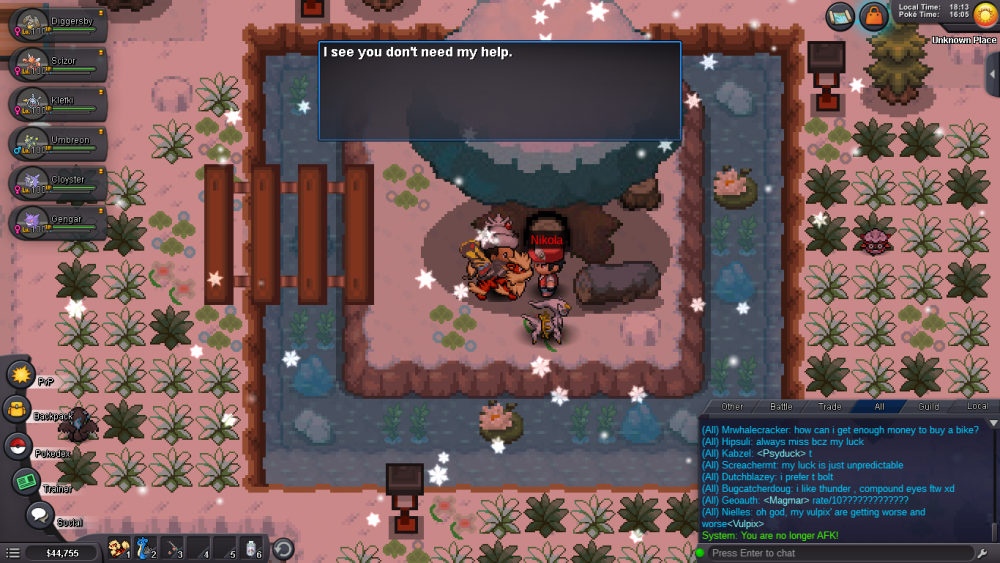
Task: Click Cloyster in the party list
Action: click(x=57, y=184)
